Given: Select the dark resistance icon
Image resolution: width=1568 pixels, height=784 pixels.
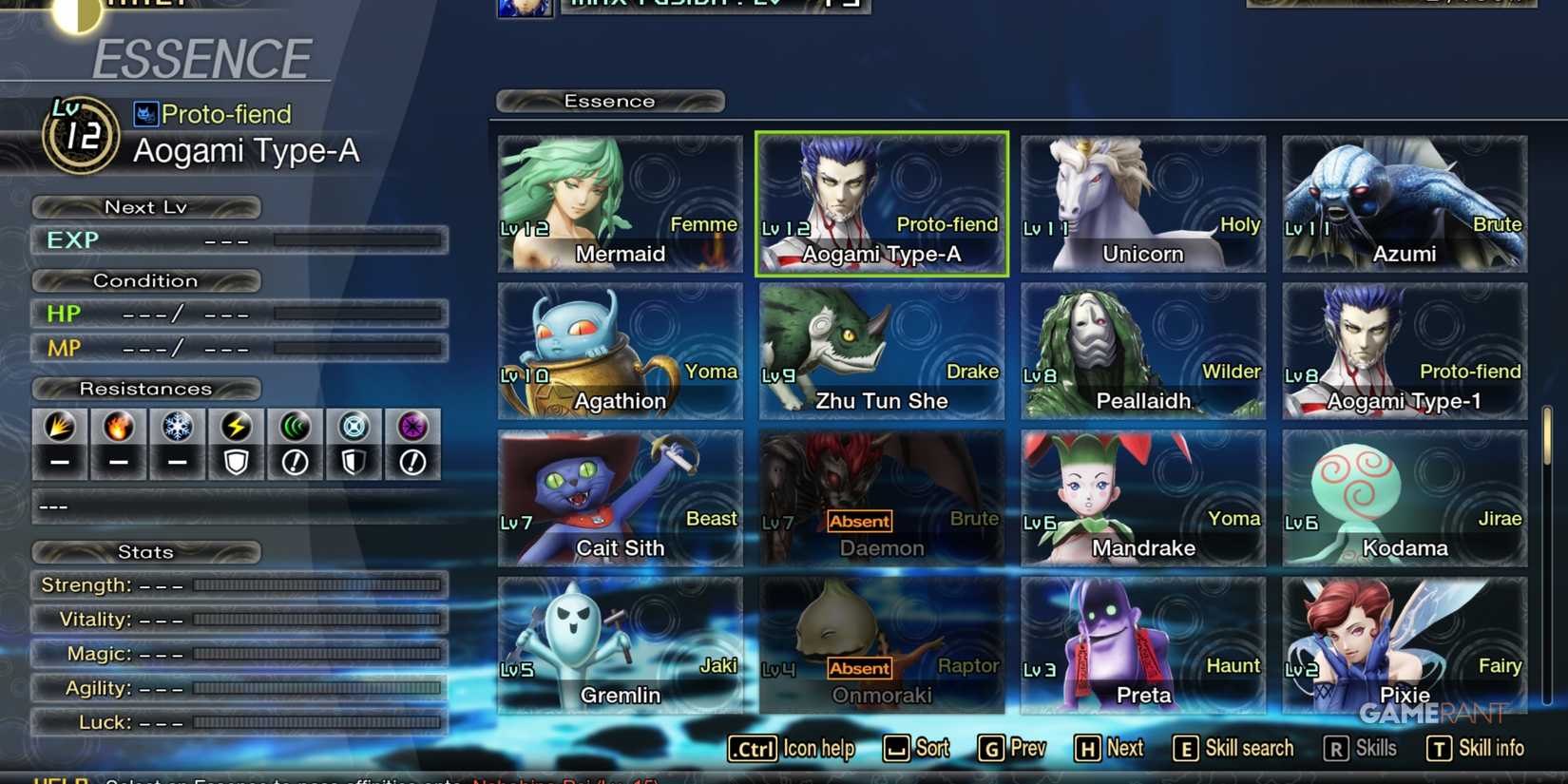Looking at the screenshot, I should [x=412, y=428].
